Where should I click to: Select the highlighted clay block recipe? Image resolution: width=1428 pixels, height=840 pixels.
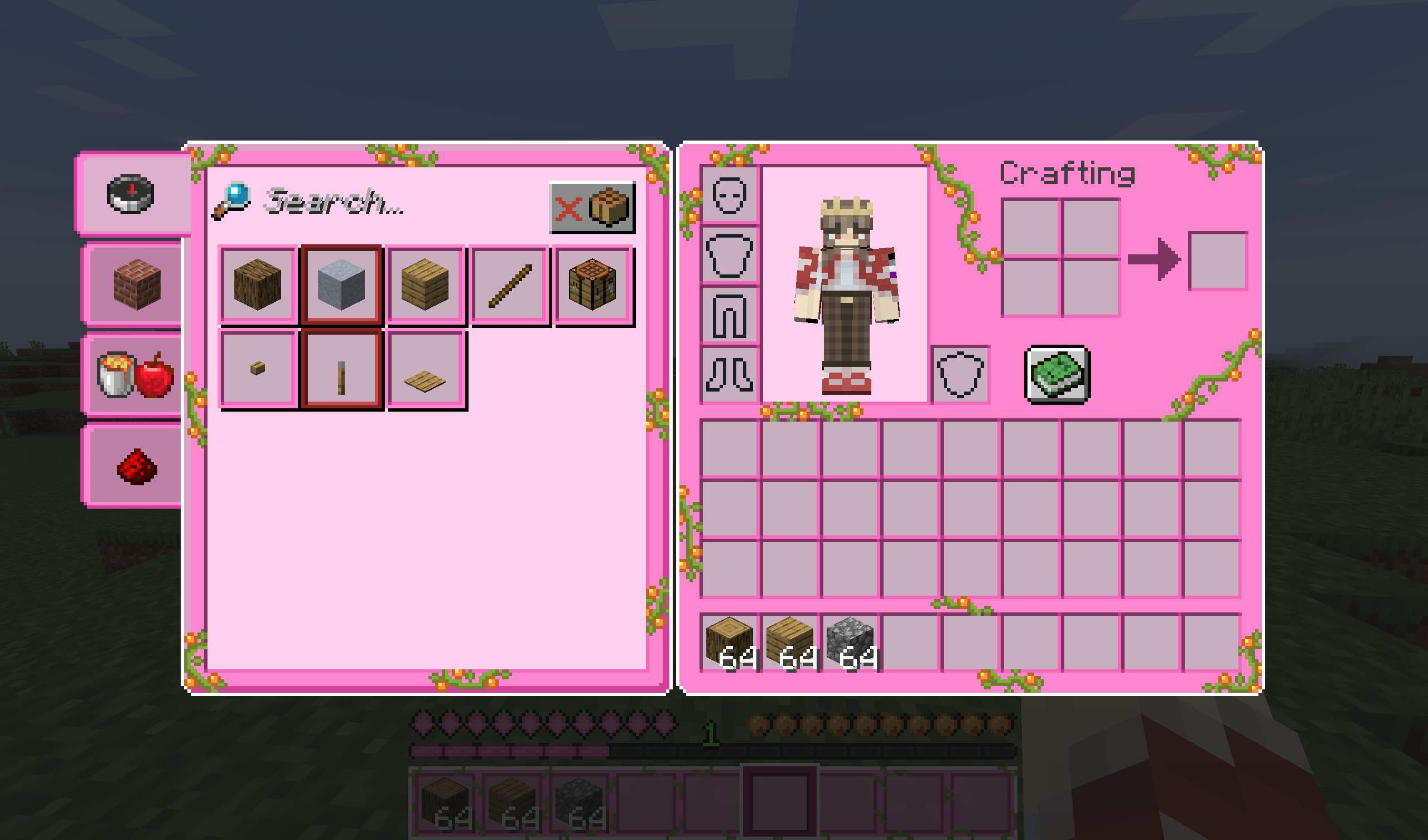point(341,284)
